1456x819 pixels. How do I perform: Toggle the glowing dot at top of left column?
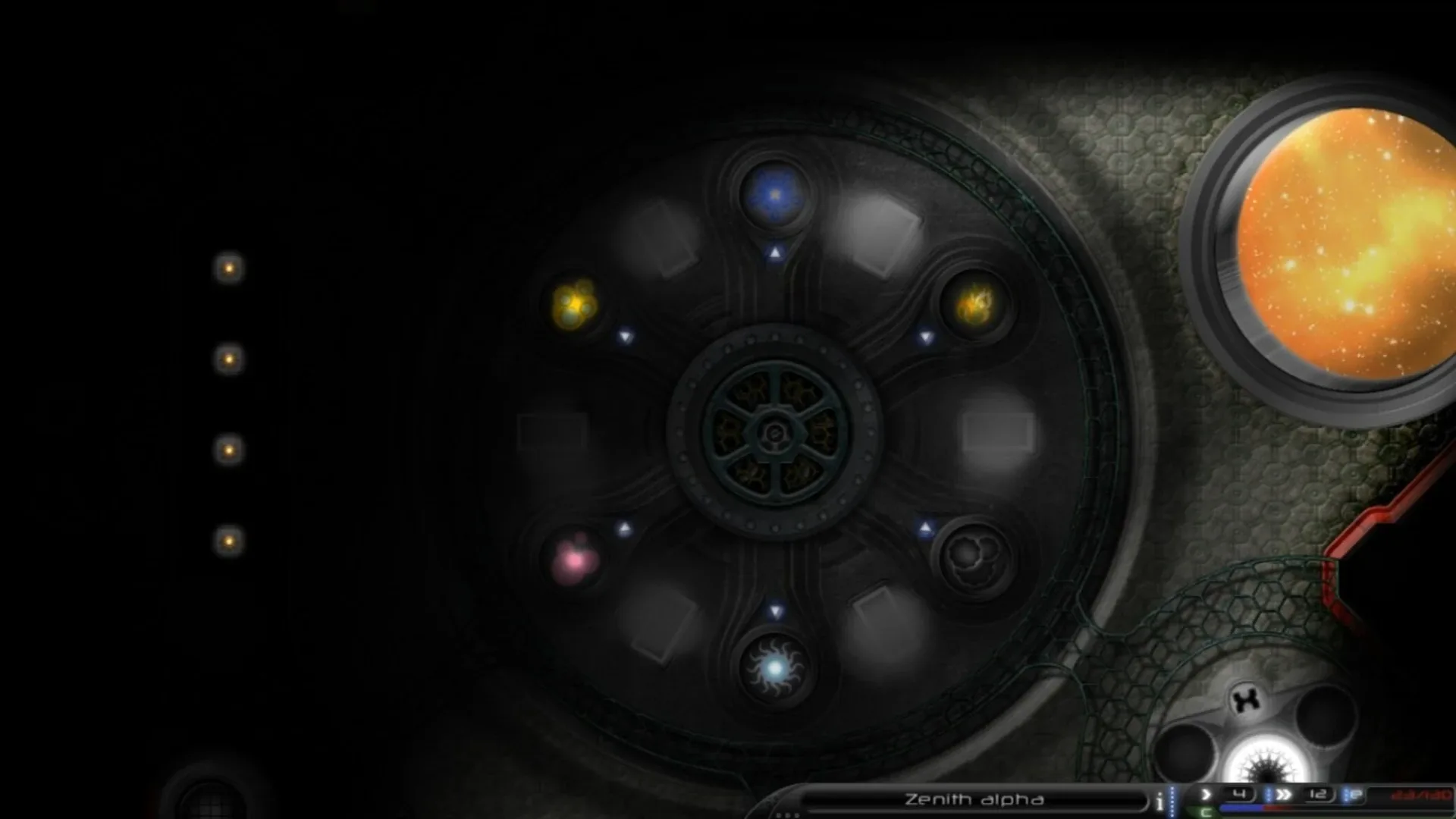point(228,268)
